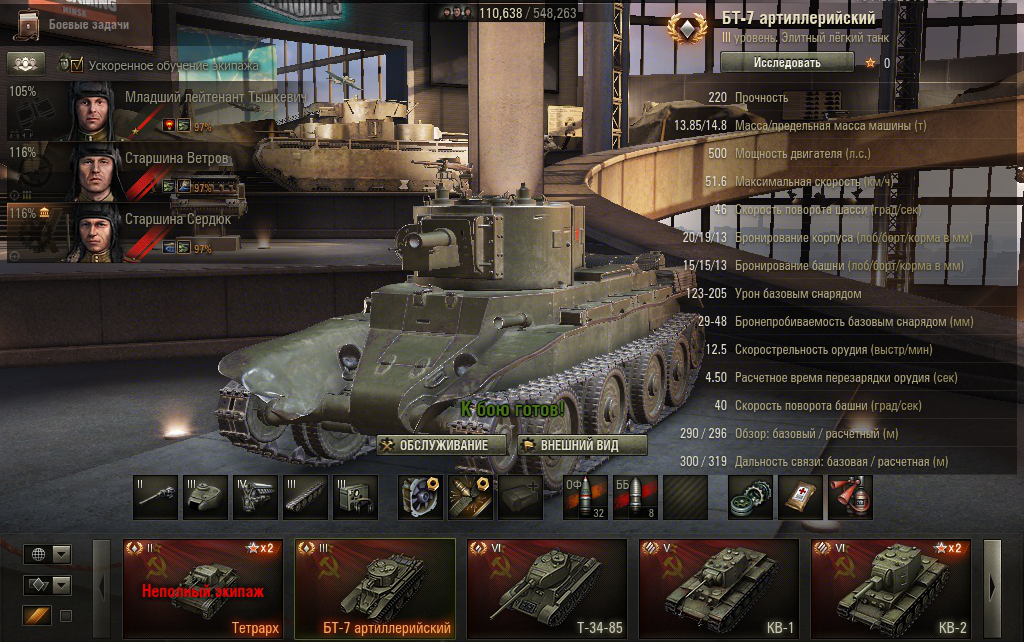1024x642 pixels.
Task: Select the first aid kit consumable
Action: coord(801,497)
